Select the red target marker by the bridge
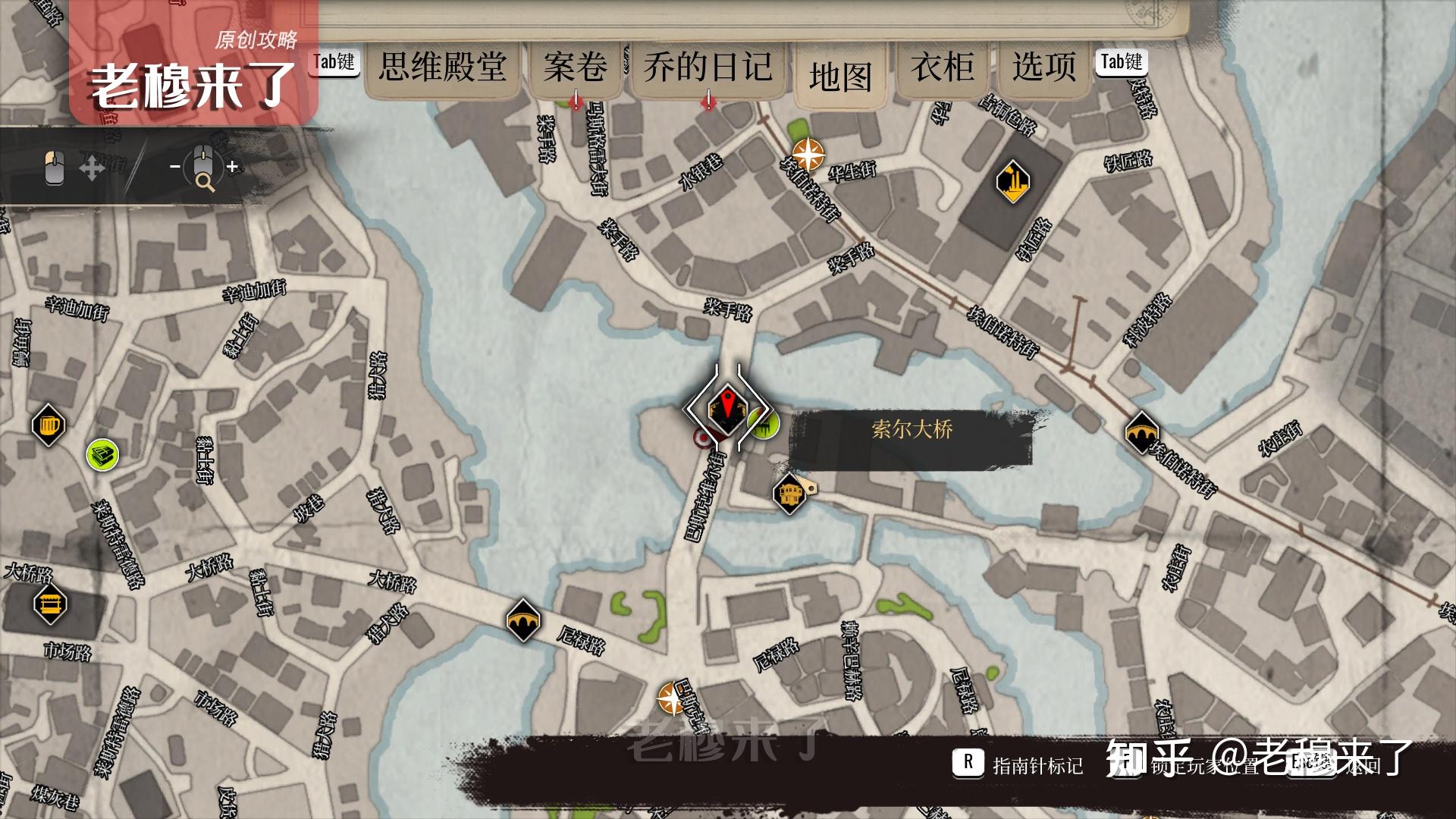The height and width of the screenshot is (819, 1456). point(704,438)
